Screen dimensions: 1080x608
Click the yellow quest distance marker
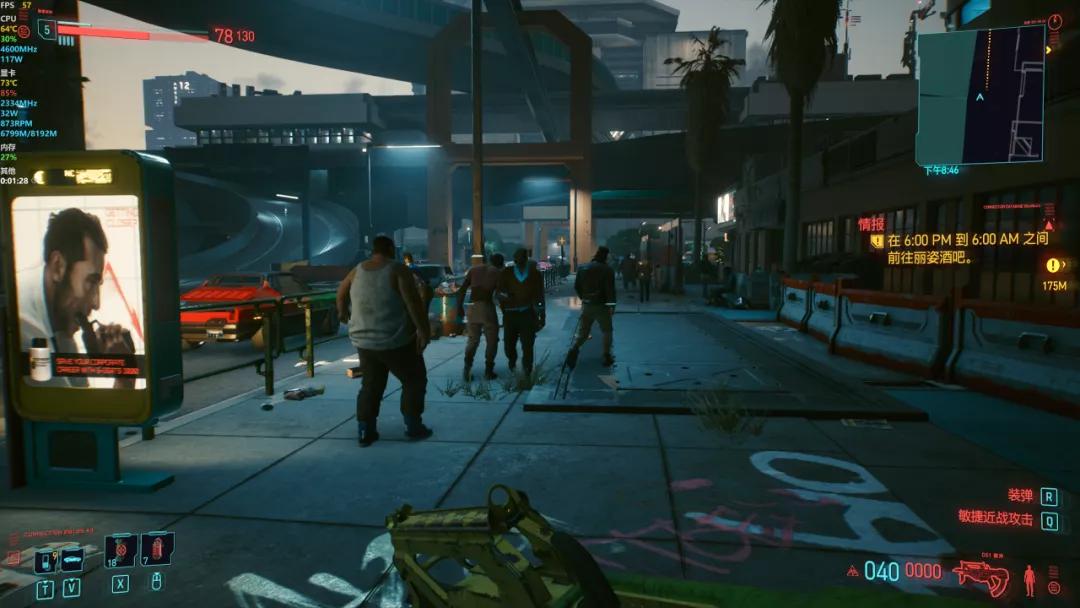[1053, 265]
